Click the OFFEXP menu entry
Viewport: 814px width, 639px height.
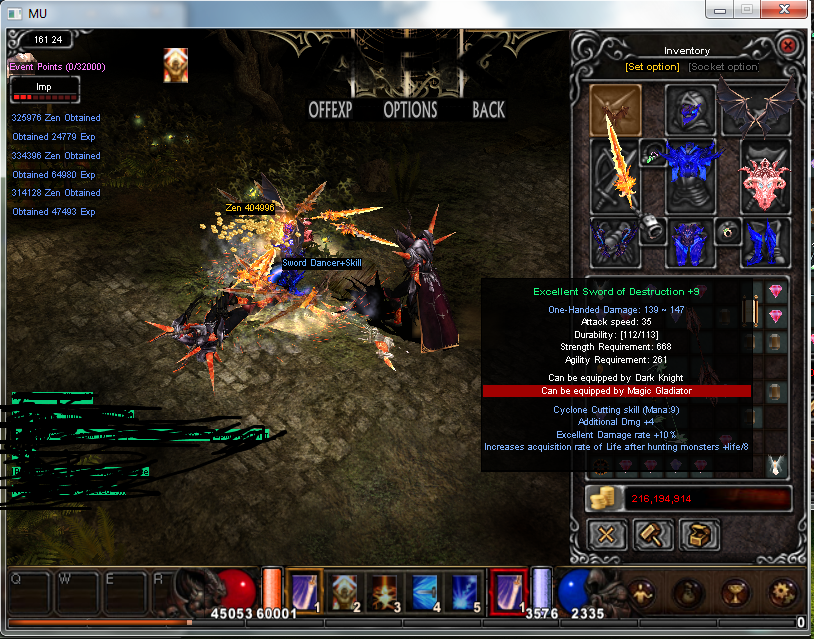[330, 110]
